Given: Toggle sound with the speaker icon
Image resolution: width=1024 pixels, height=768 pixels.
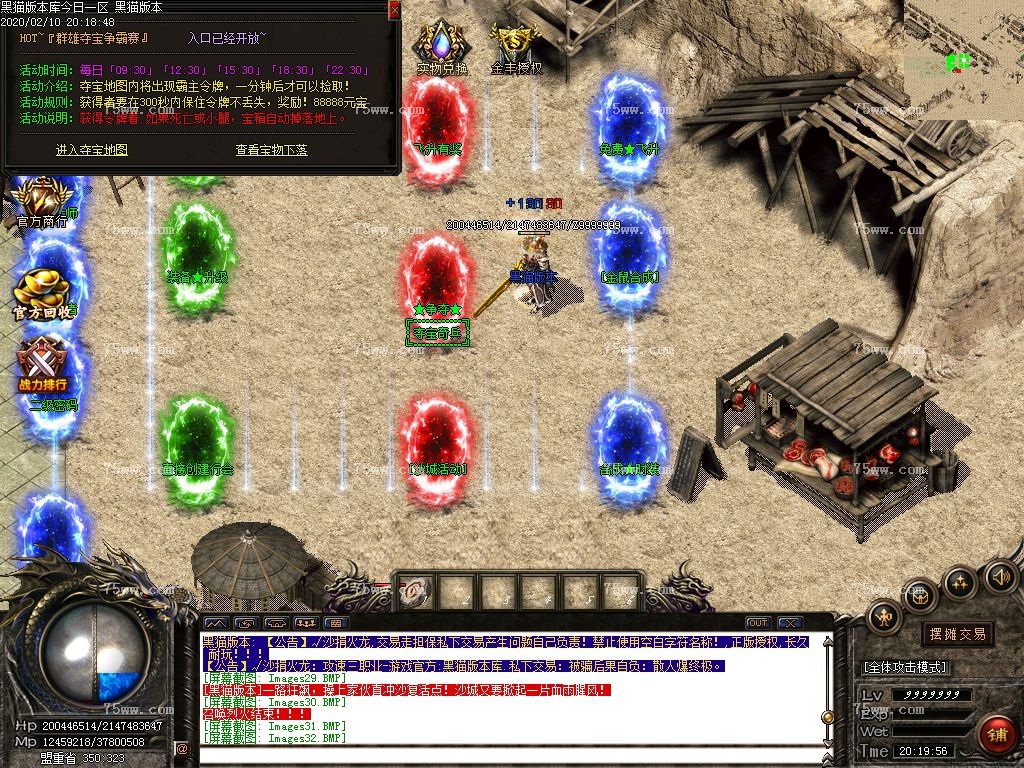Looking at the screenshot, I should pos(999,576).
